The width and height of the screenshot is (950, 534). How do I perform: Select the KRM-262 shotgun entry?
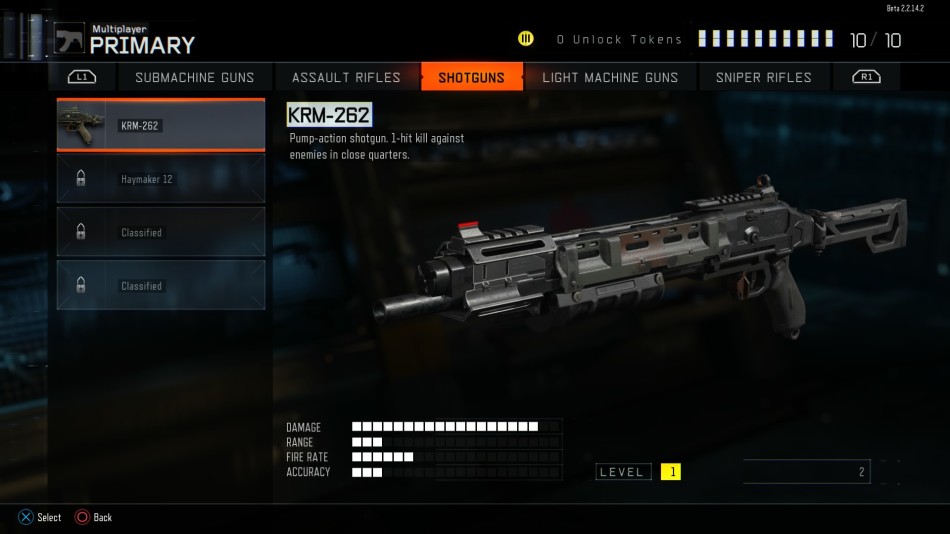pos(161,125)
